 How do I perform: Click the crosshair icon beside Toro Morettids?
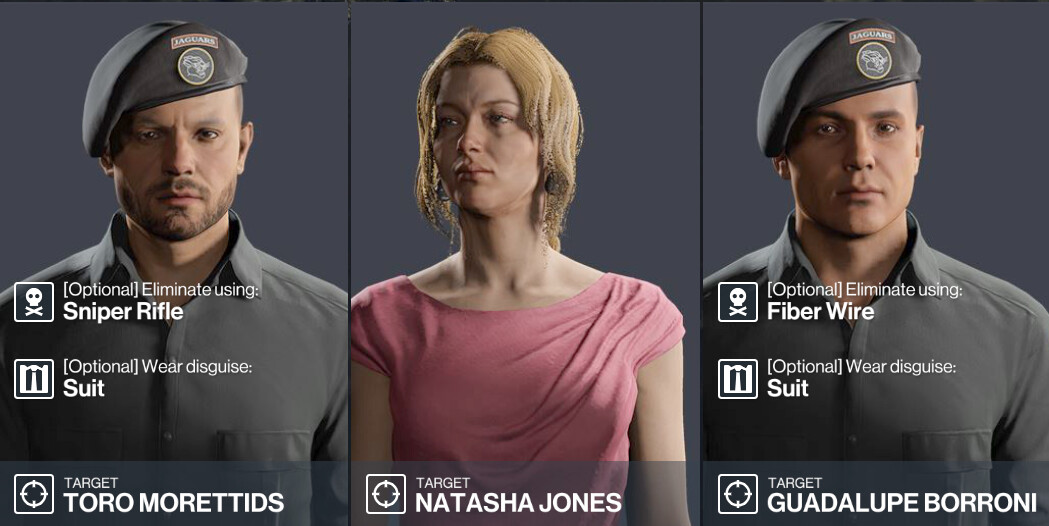34,494
